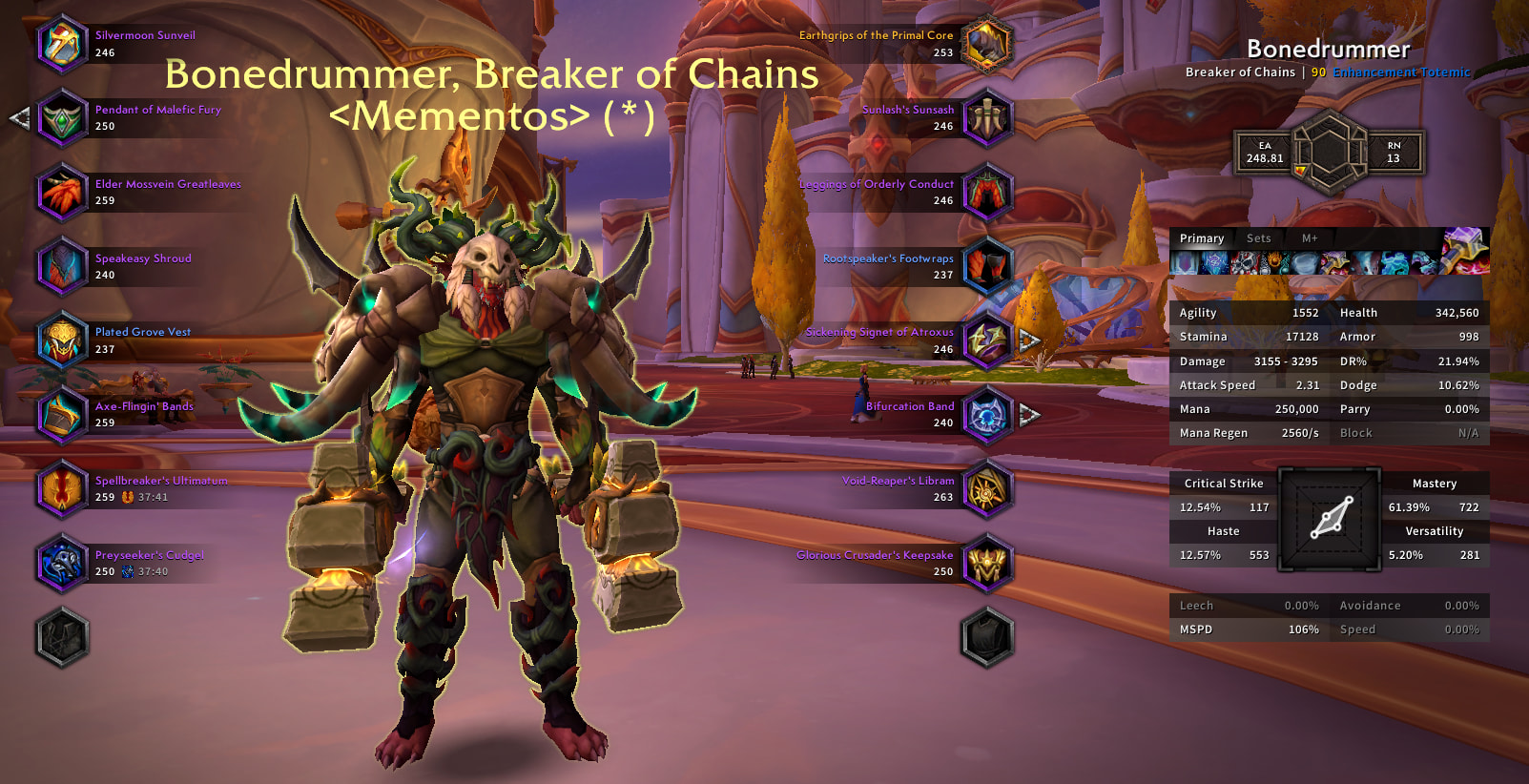The width and height of the screenshot is (1529, 784).
Task: Click the Pendant of Malefic Fury slot
Action: coord(62,118)
